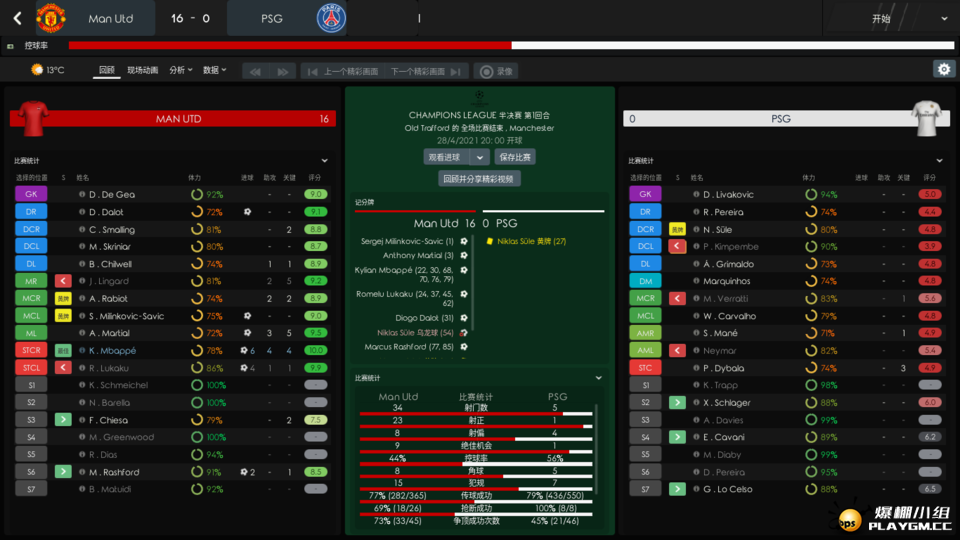Open the 分析 dropdown
The image size is (960, 540).
pyautogui.click(x=181, y=70)
